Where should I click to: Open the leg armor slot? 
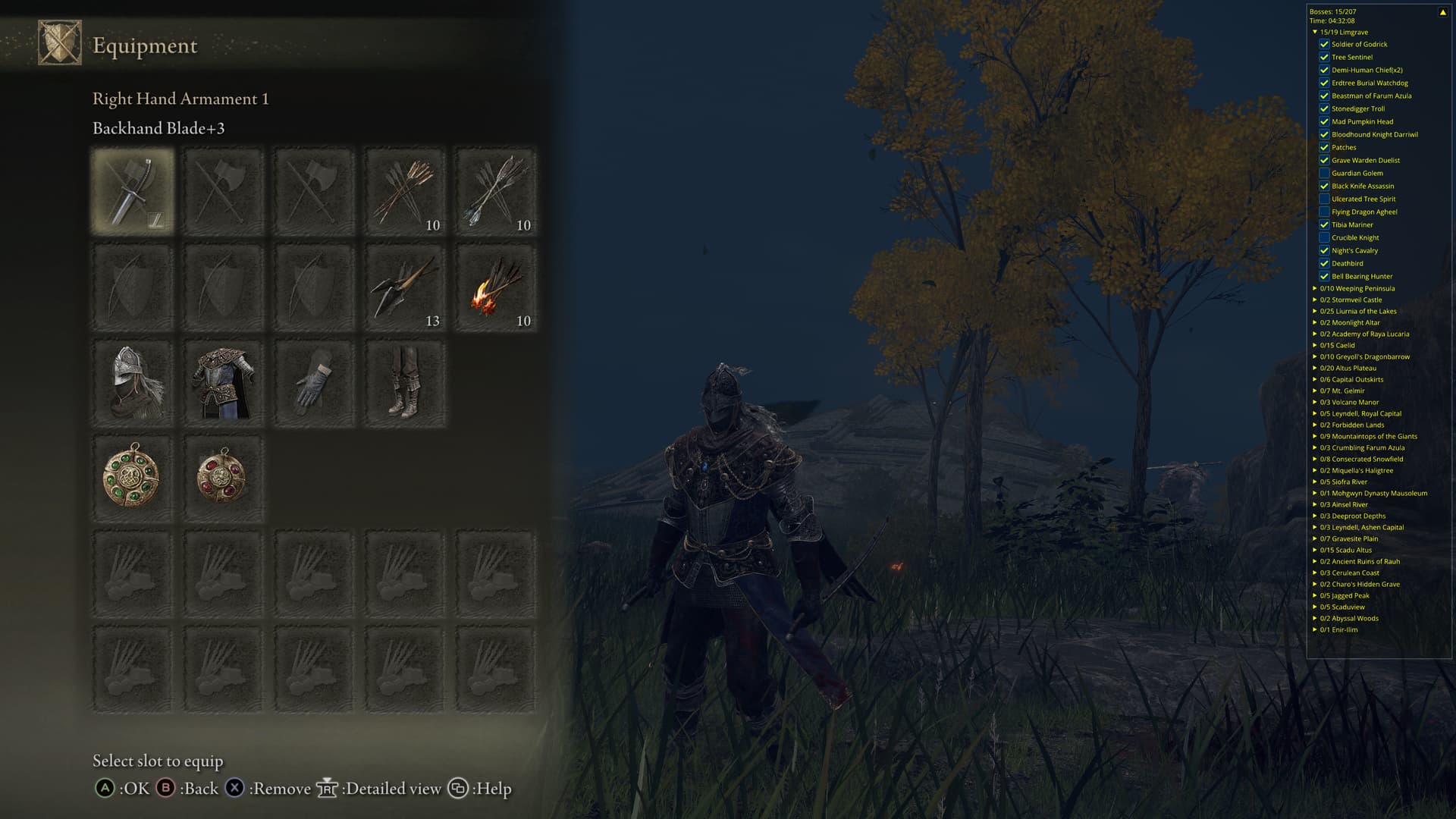(405, 383)
